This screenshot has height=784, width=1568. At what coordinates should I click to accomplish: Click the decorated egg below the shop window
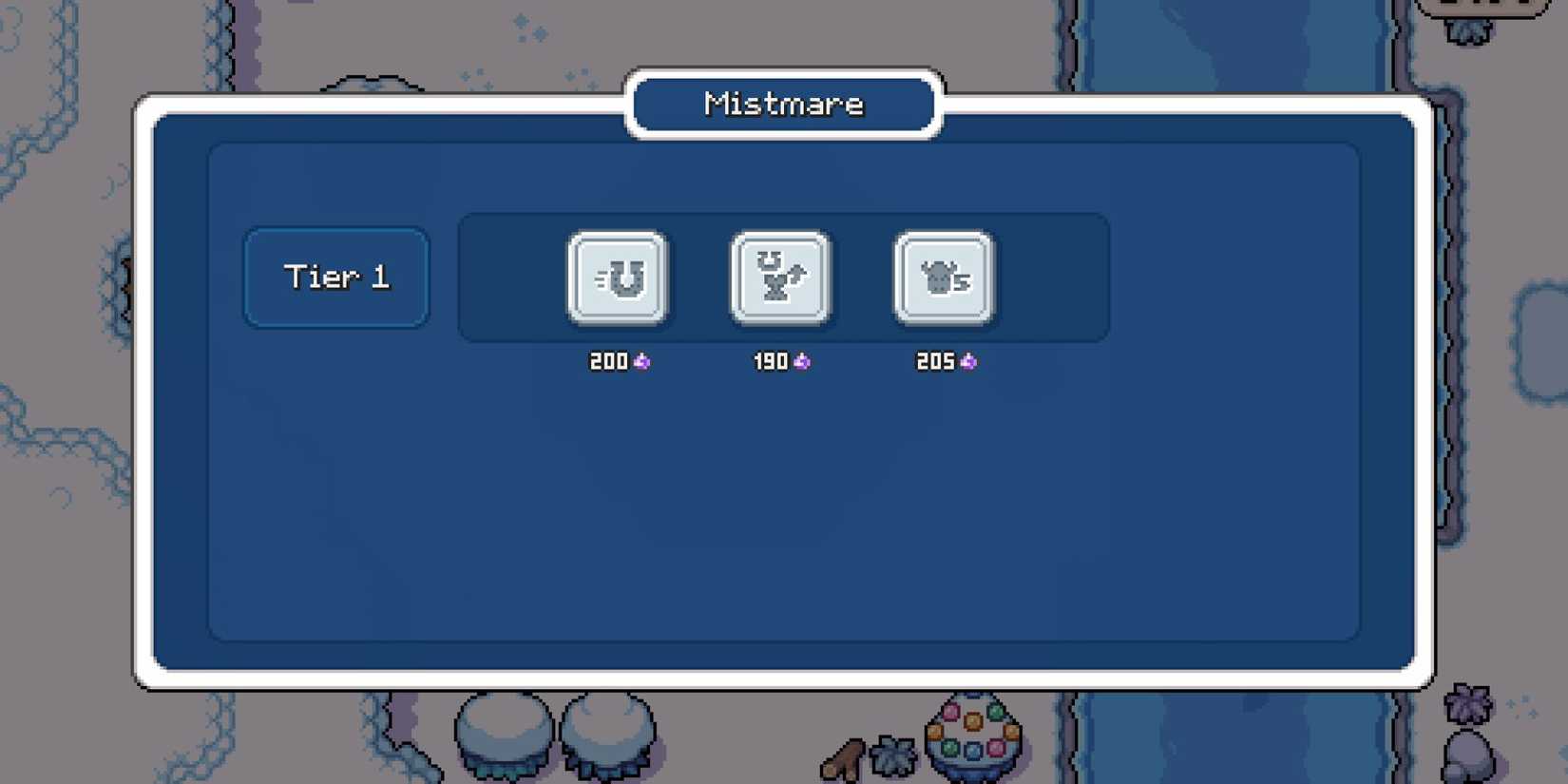point(971,736)
